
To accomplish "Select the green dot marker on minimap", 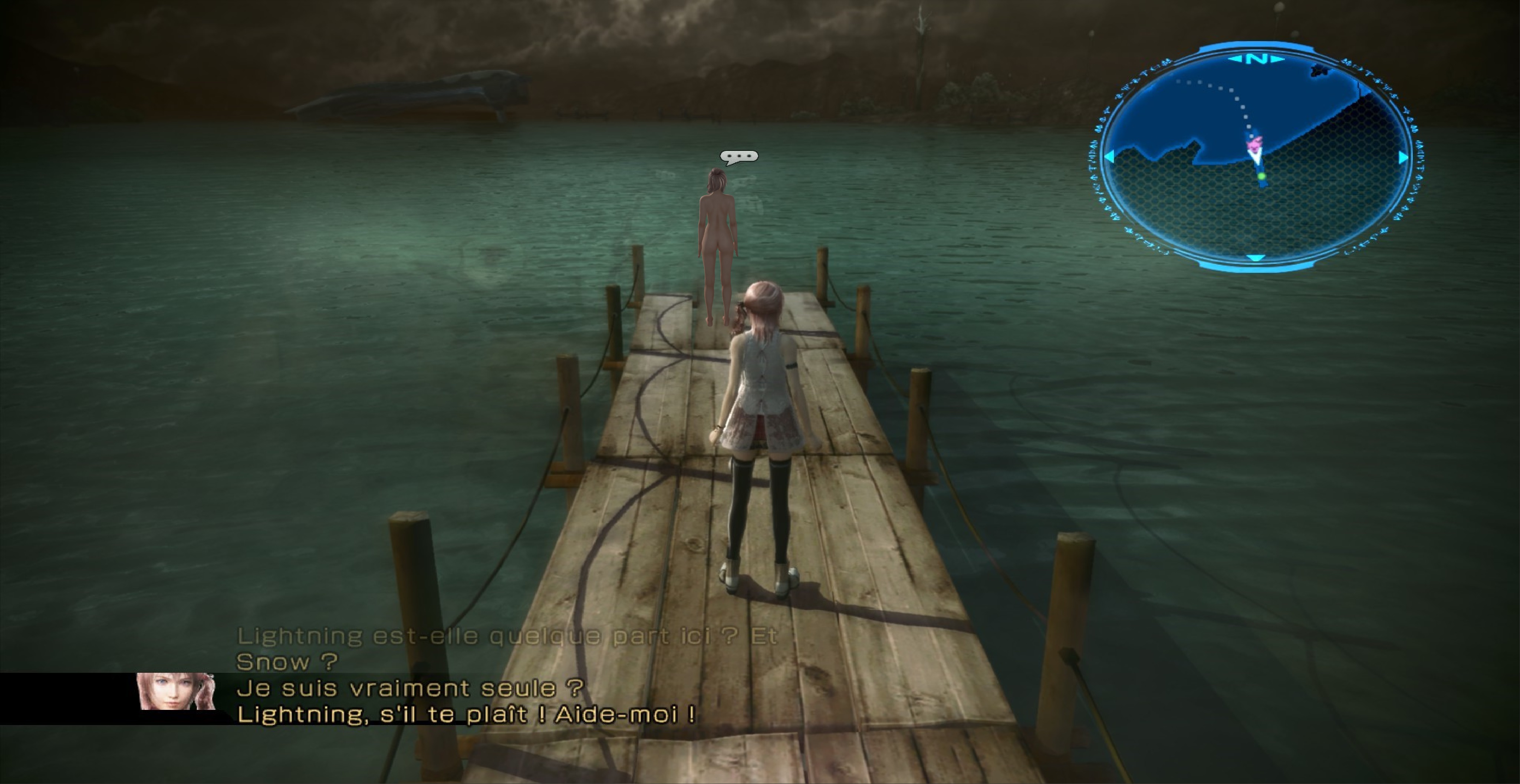I will click(x=1261, y=176).
